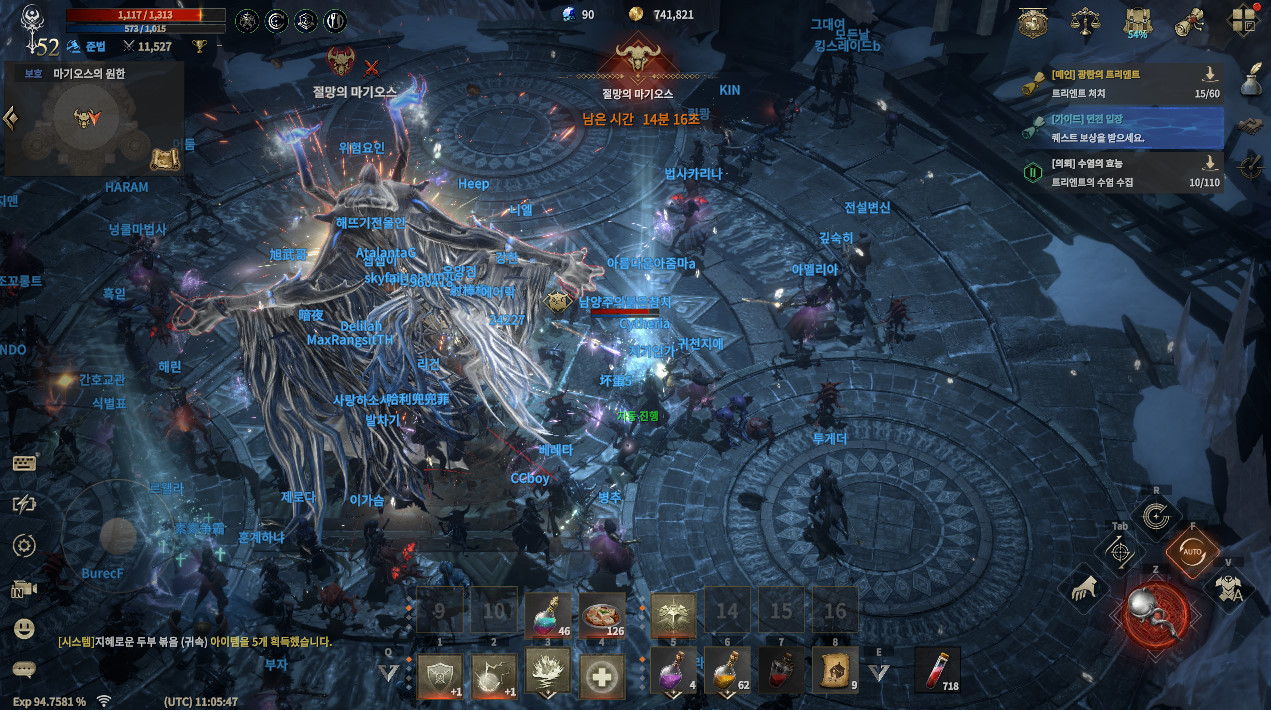Open the gear settings icon
1271x710 pixels.
click(x=24, y=546)
